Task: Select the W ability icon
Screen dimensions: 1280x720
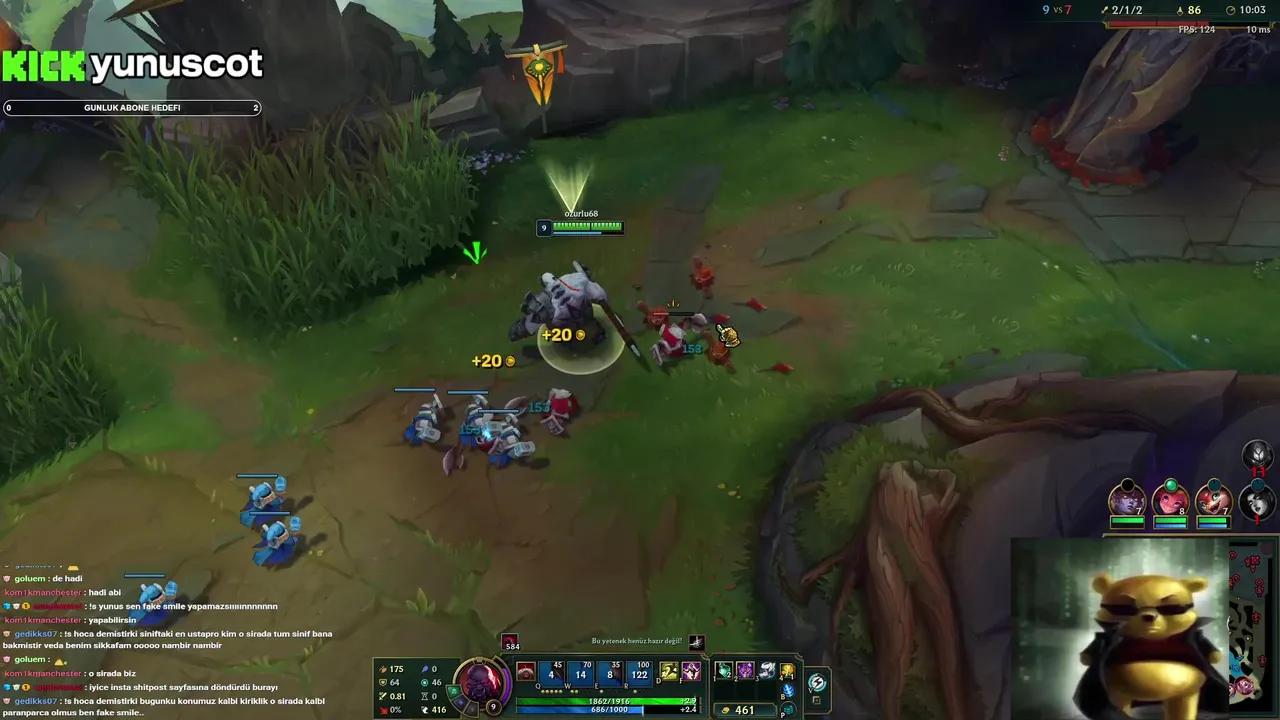Action: pos(581,674)
